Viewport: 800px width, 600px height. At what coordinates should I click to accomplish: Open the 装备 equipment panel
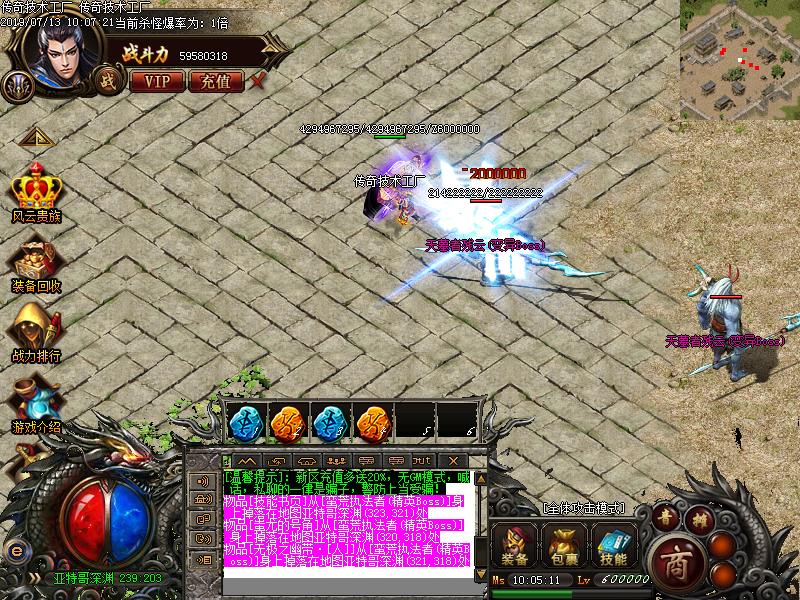tap(516, 545)
